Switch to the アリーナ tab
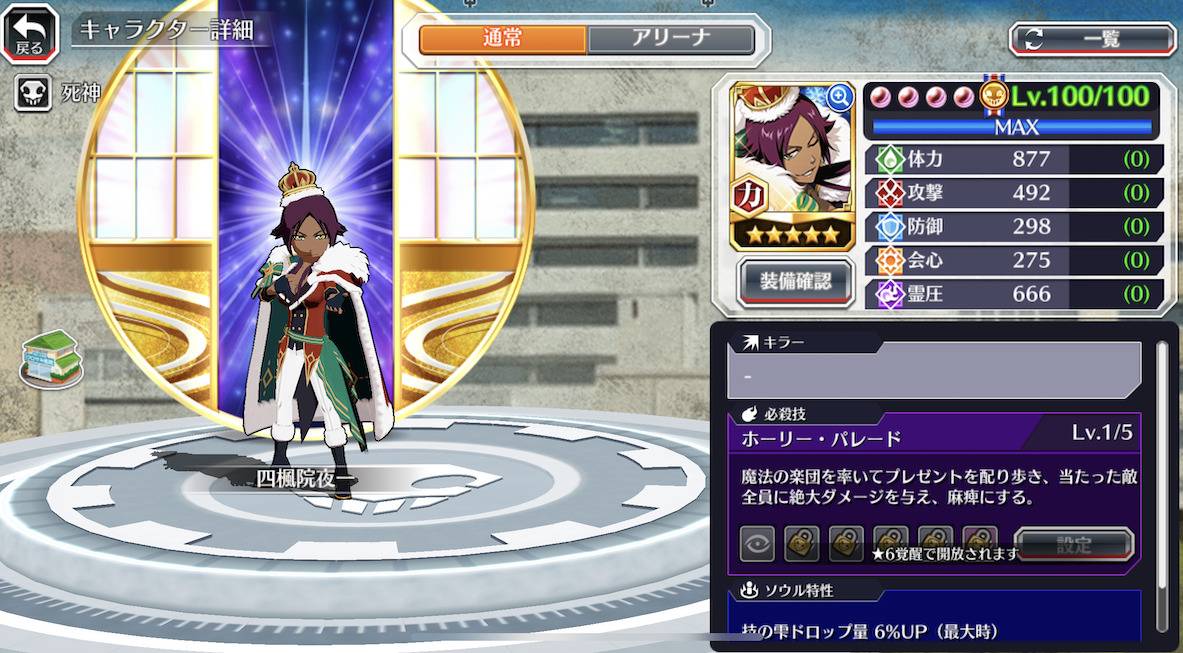The width and height of the screenshot is (1183, 653). click(670, 39)
